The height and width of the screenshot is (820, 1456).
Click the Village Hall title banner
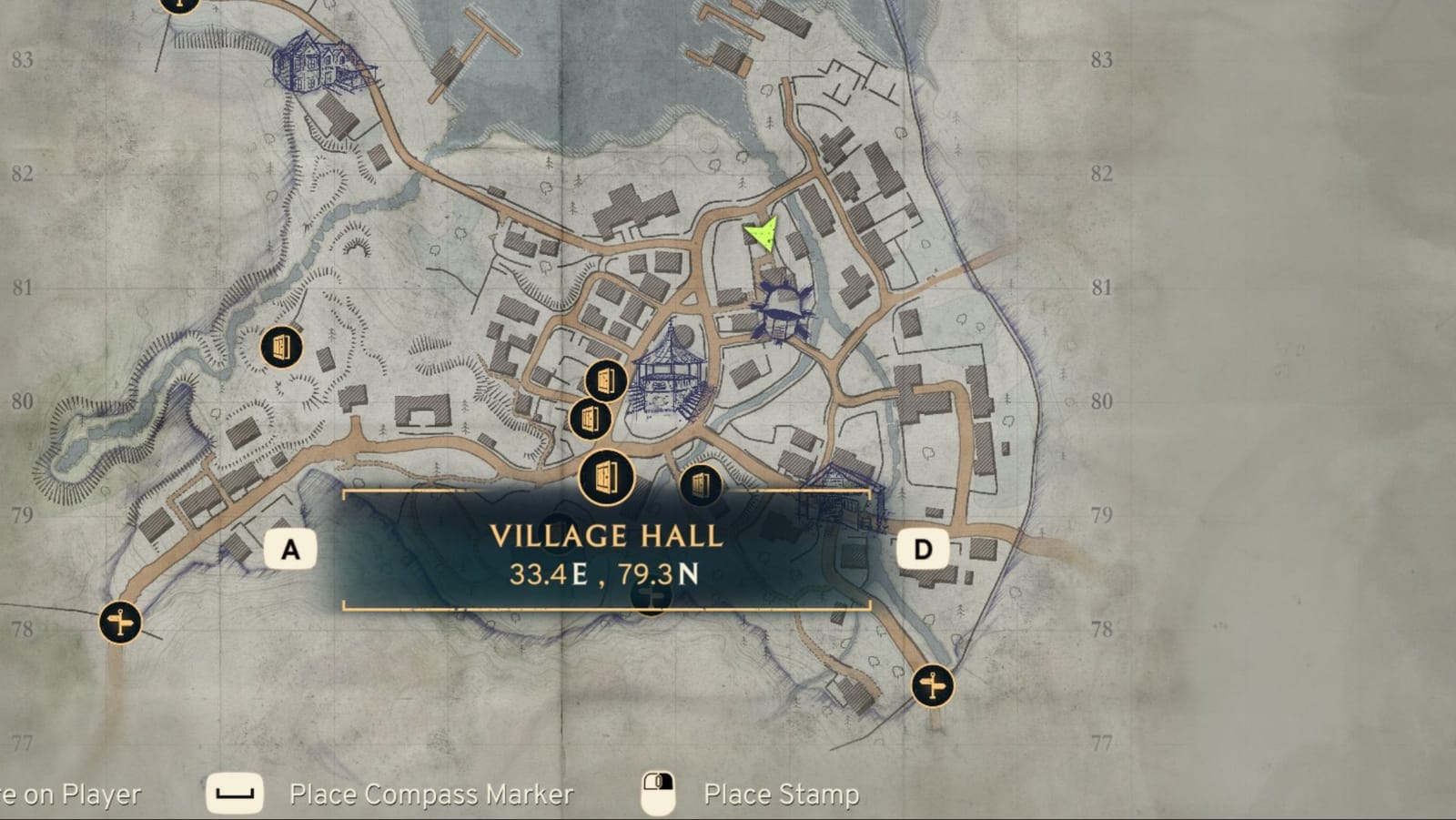(606, 538)
